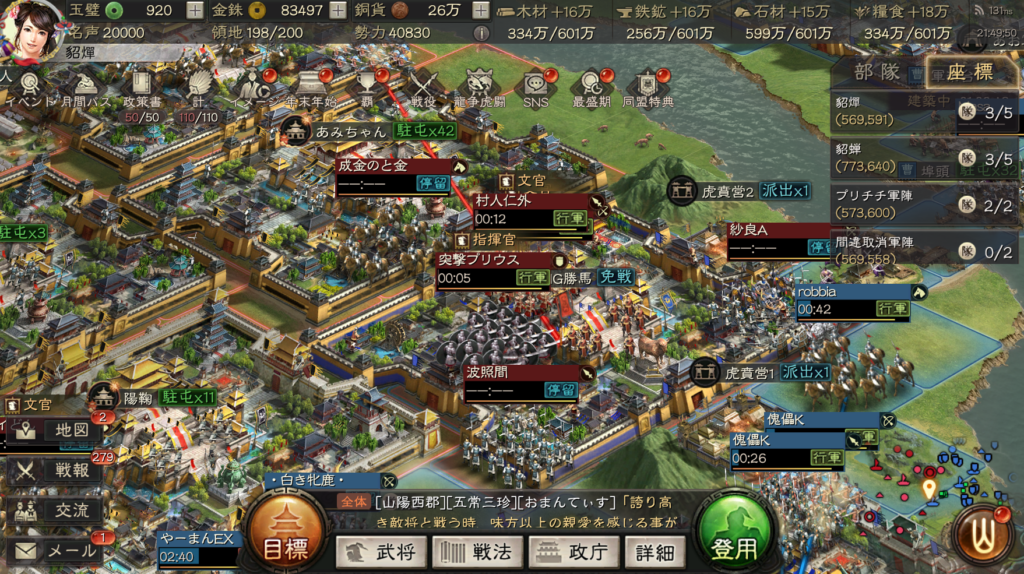This screenshot has width=1024, height=574.
Task: Open the イベント events icon
Action: click(x=29, y=88)
